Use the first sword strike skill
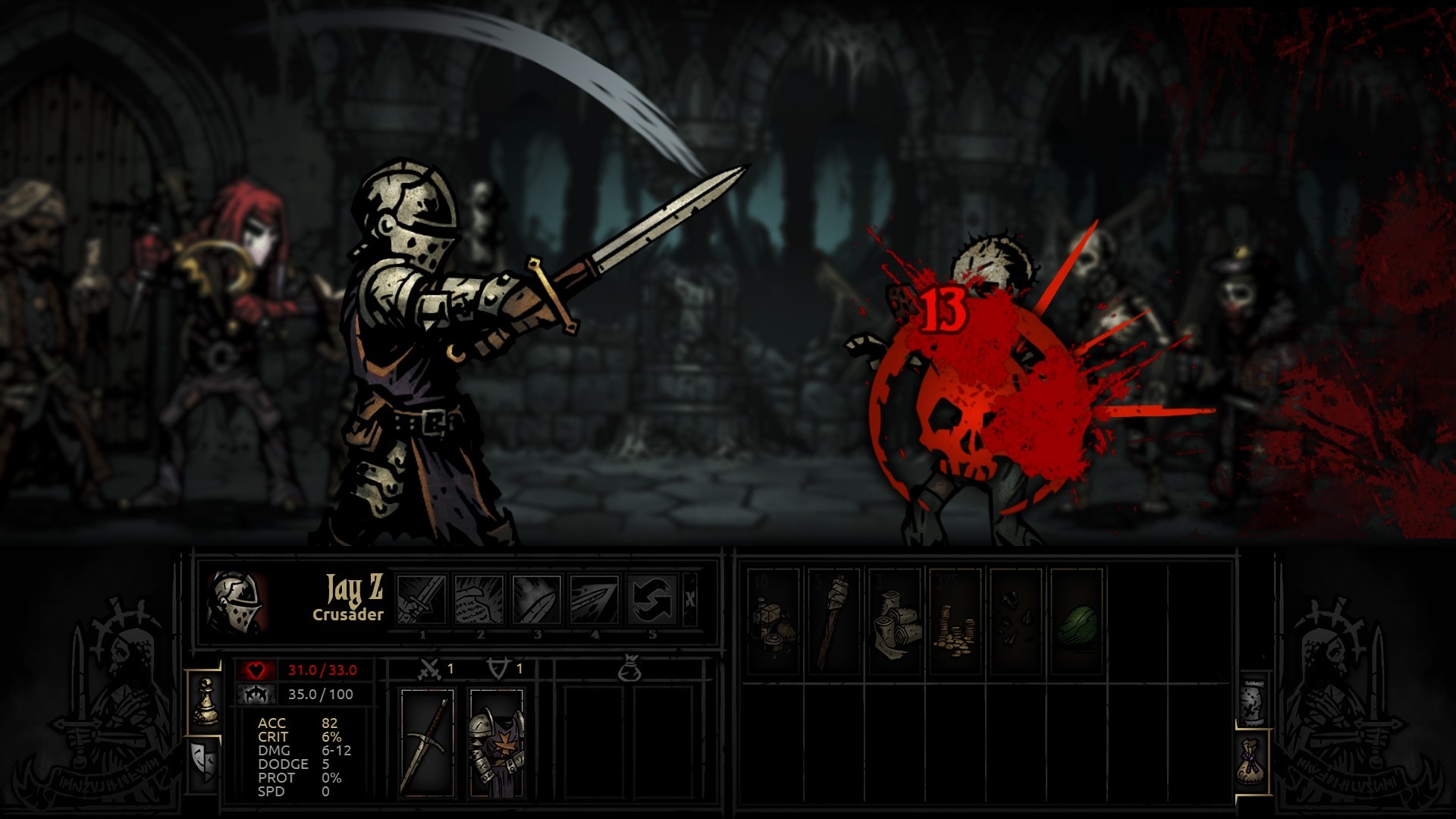 coord(422,599)
